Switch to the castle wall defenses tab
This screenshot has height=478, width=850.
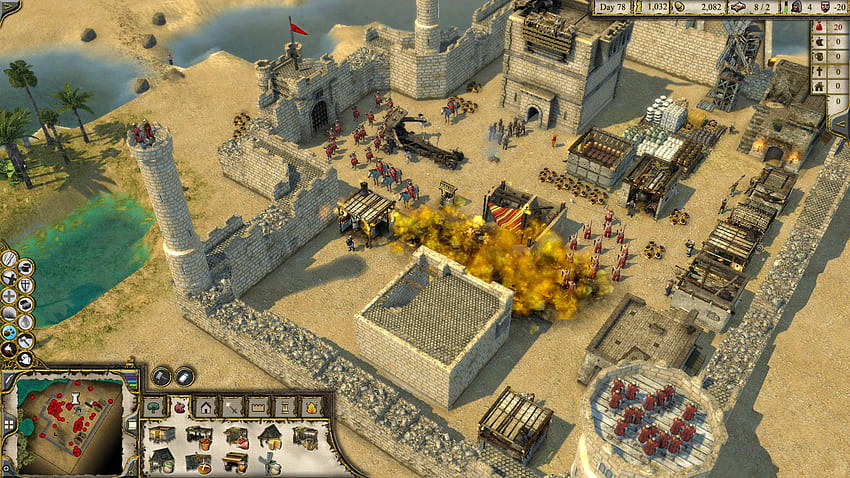[258, 406]
